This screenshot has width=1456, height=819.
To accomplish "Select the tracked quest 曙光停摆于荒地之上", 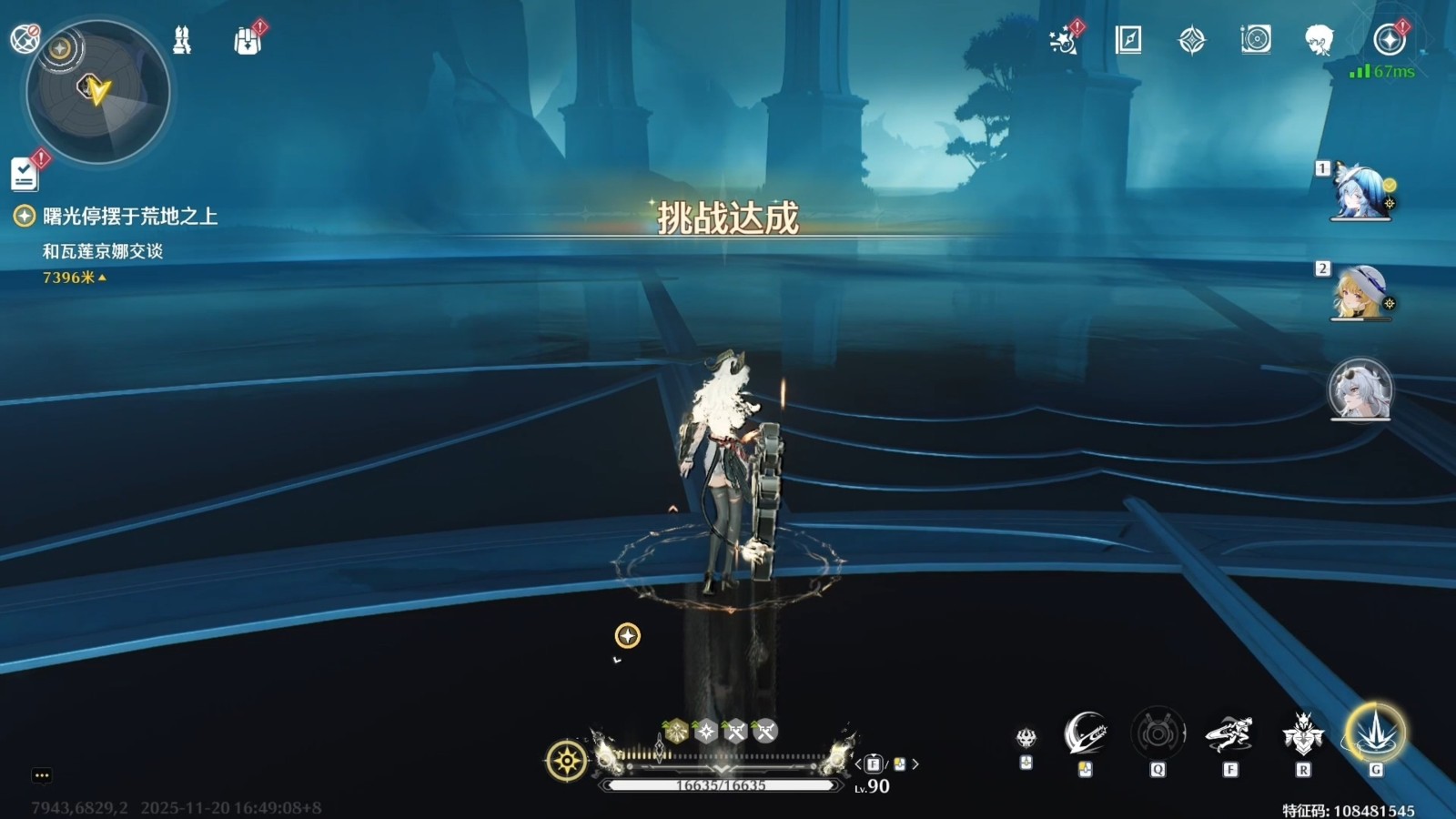I will tap(130, 217).
